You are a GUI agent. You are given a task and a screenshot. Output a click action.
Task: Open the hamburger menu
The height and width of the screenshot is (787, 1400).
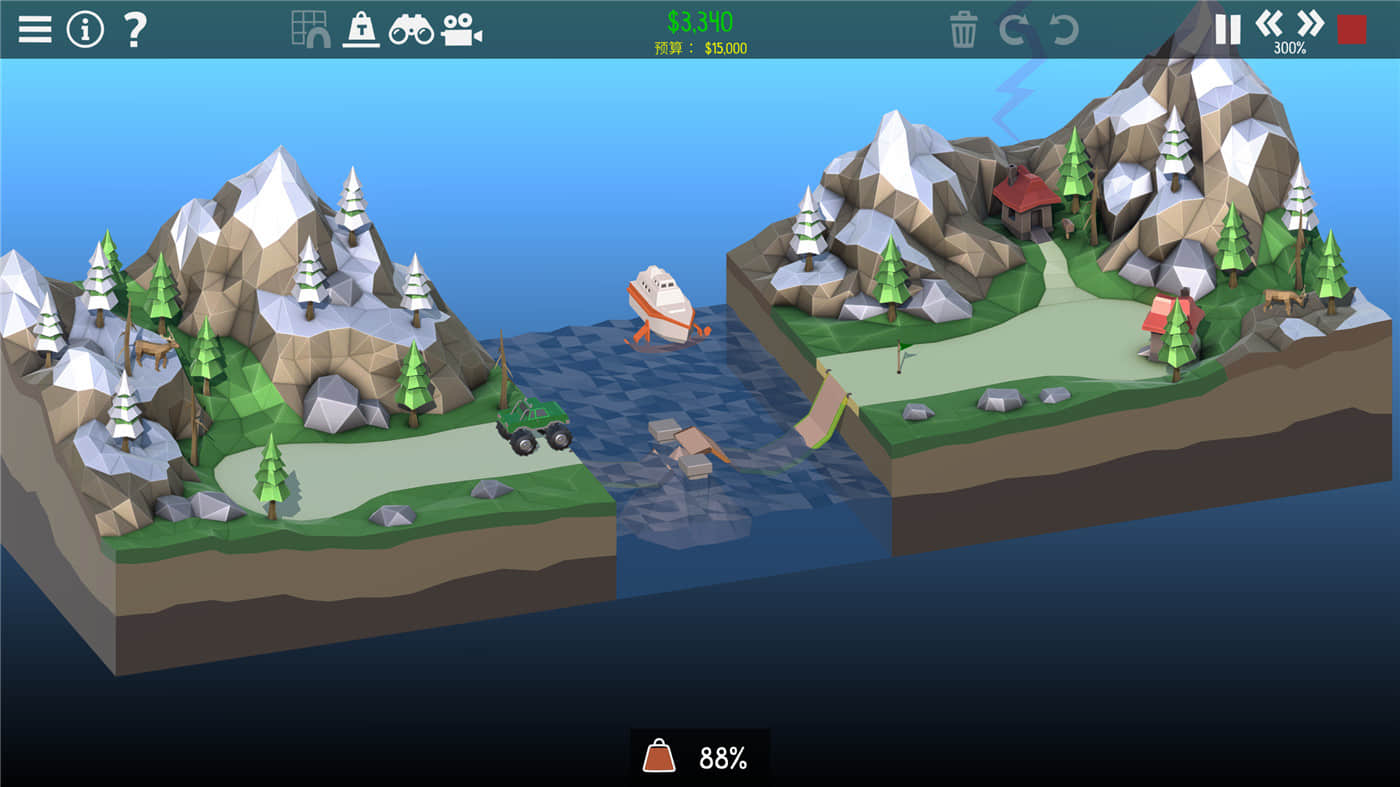34,28
